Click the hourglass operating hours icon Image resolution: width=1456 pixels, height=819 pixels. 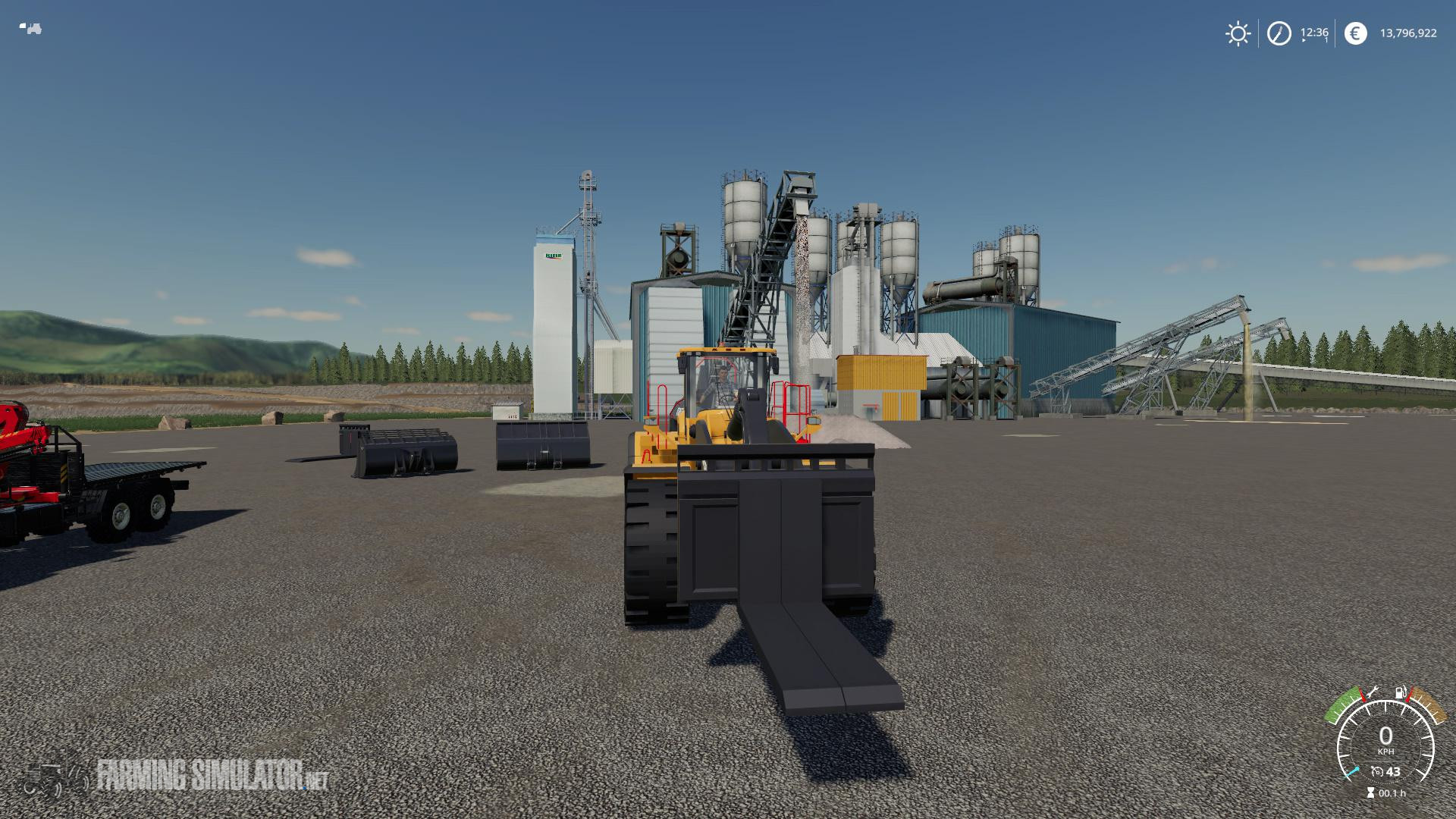pyautogui.click(x=1370, y=792)
